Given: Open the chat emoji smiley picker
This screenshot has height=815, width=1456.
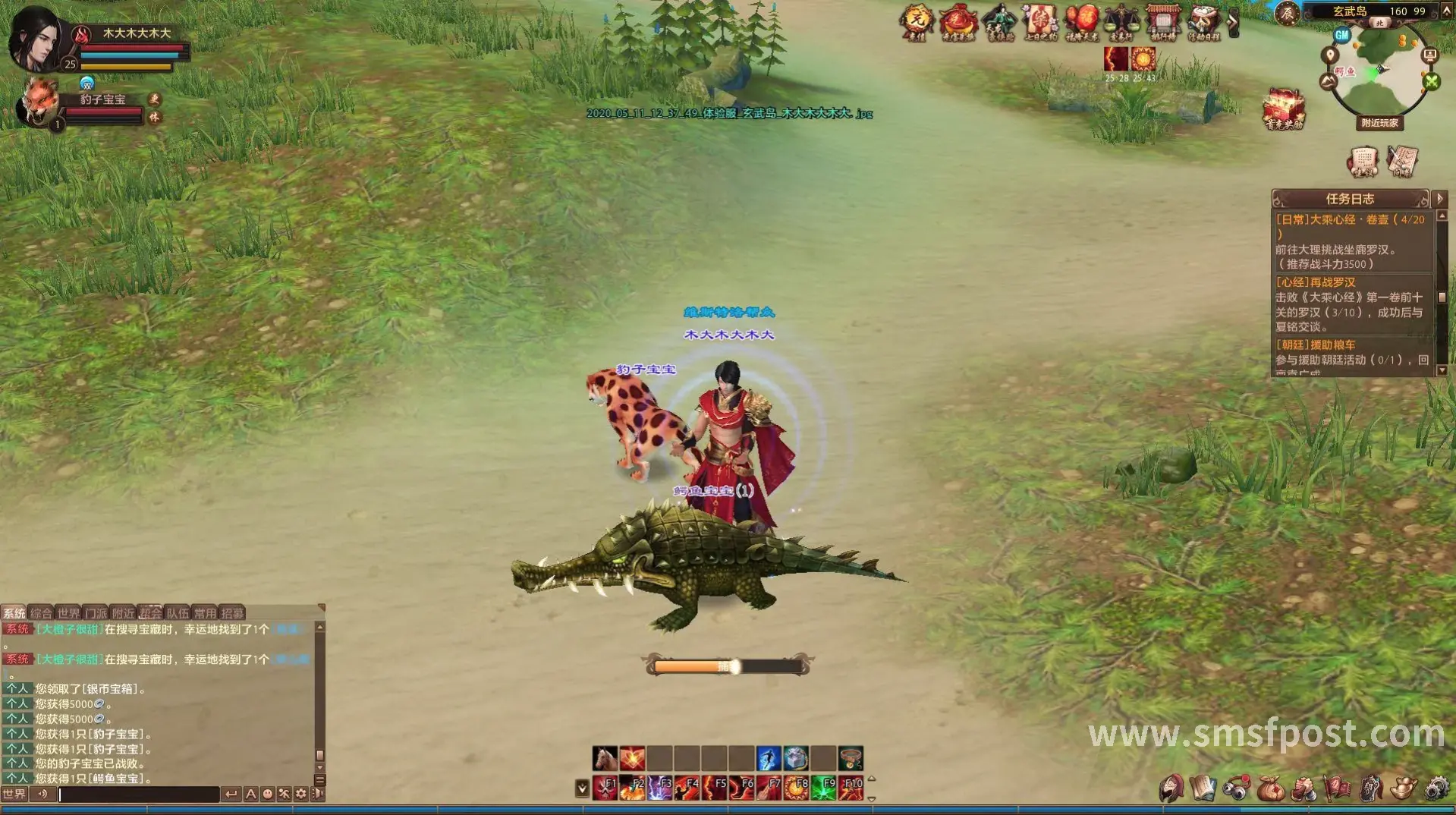Looking at the screenshot, I should [x=268, y=795].
